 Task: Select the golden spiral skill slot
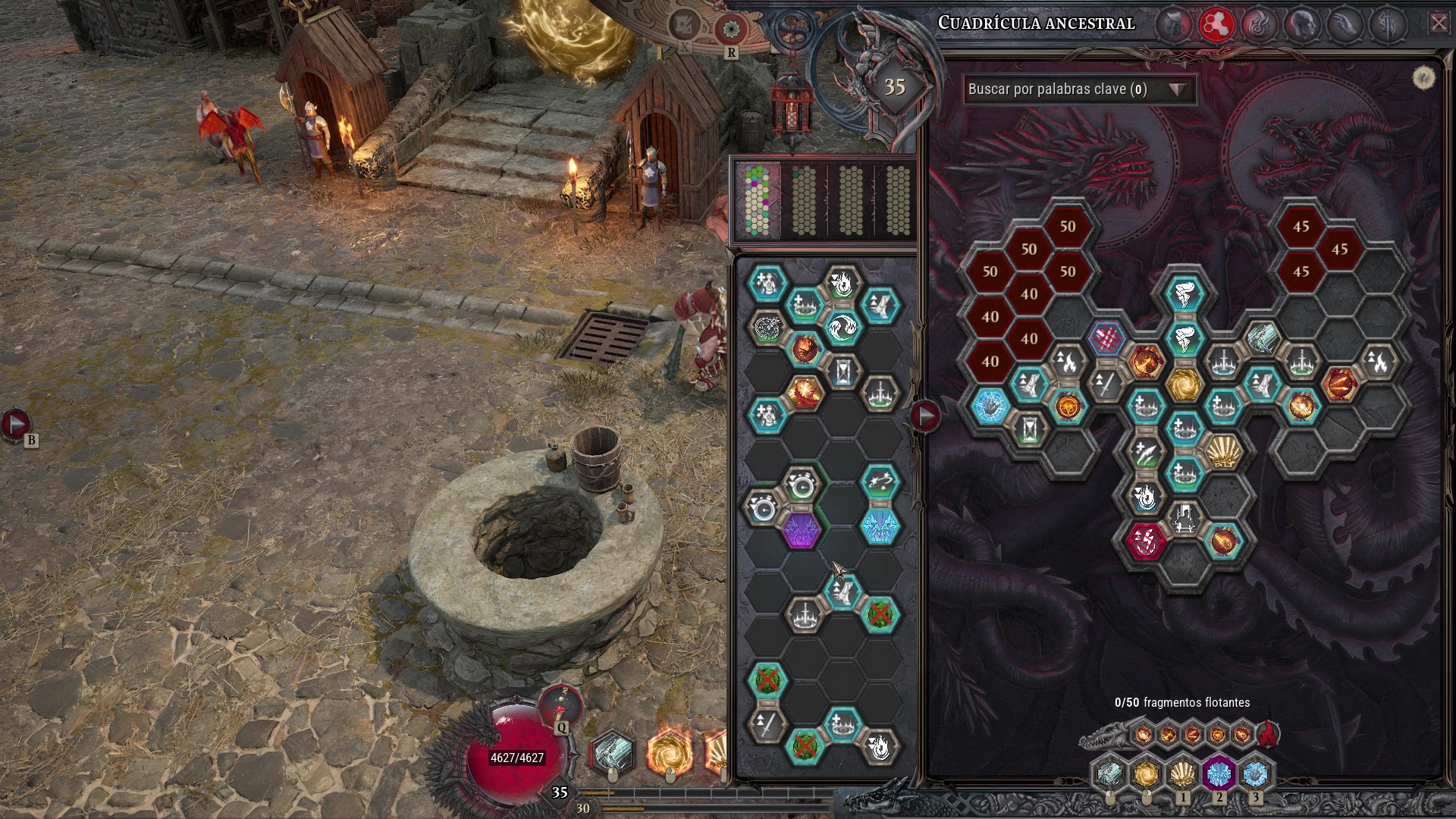point(1145,774)
